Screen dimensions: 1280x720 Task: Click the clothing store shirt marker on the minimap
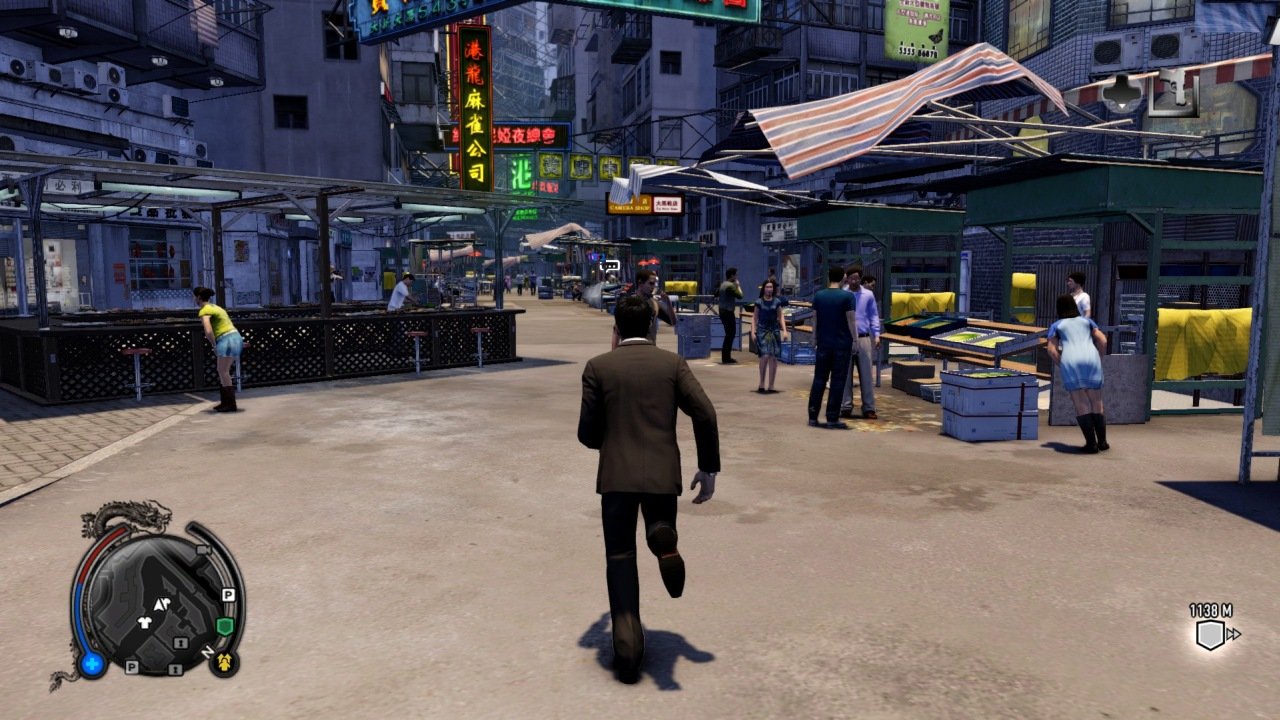click(x=144, y=621)
